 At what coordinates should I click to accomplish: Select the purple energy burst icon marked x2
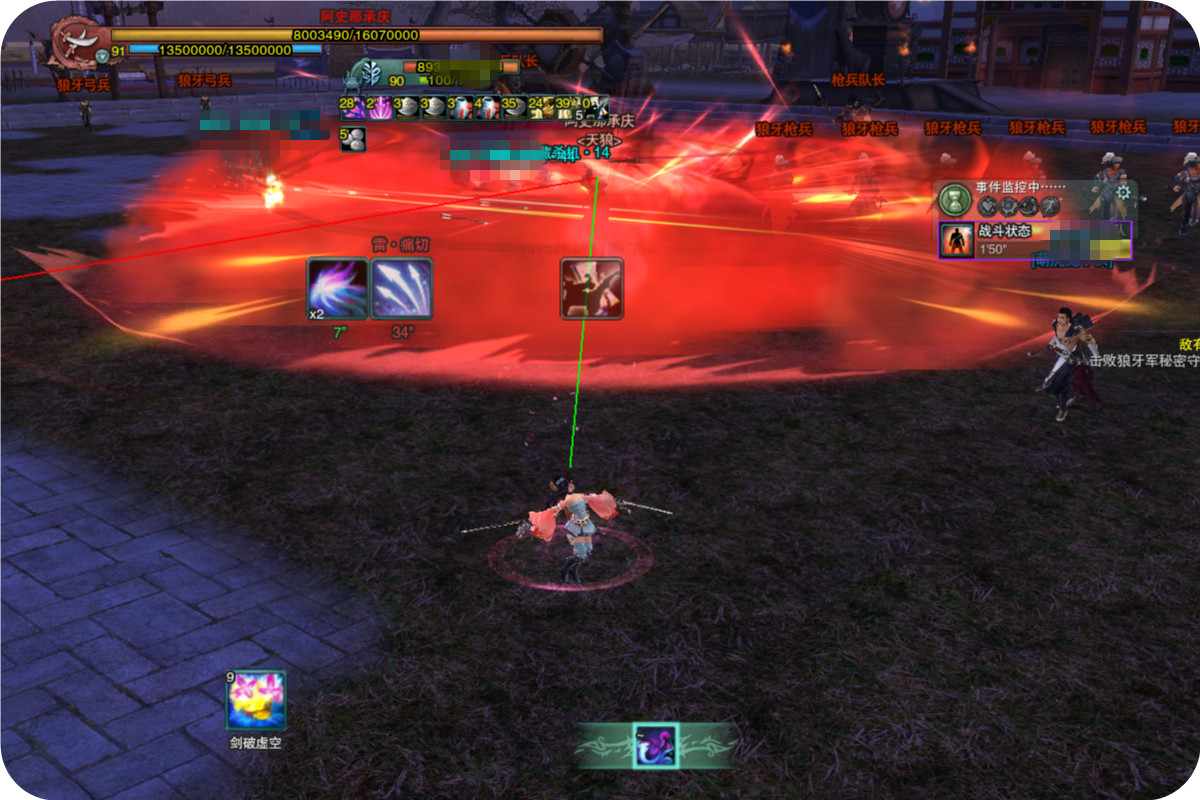[x=337, y=288]
